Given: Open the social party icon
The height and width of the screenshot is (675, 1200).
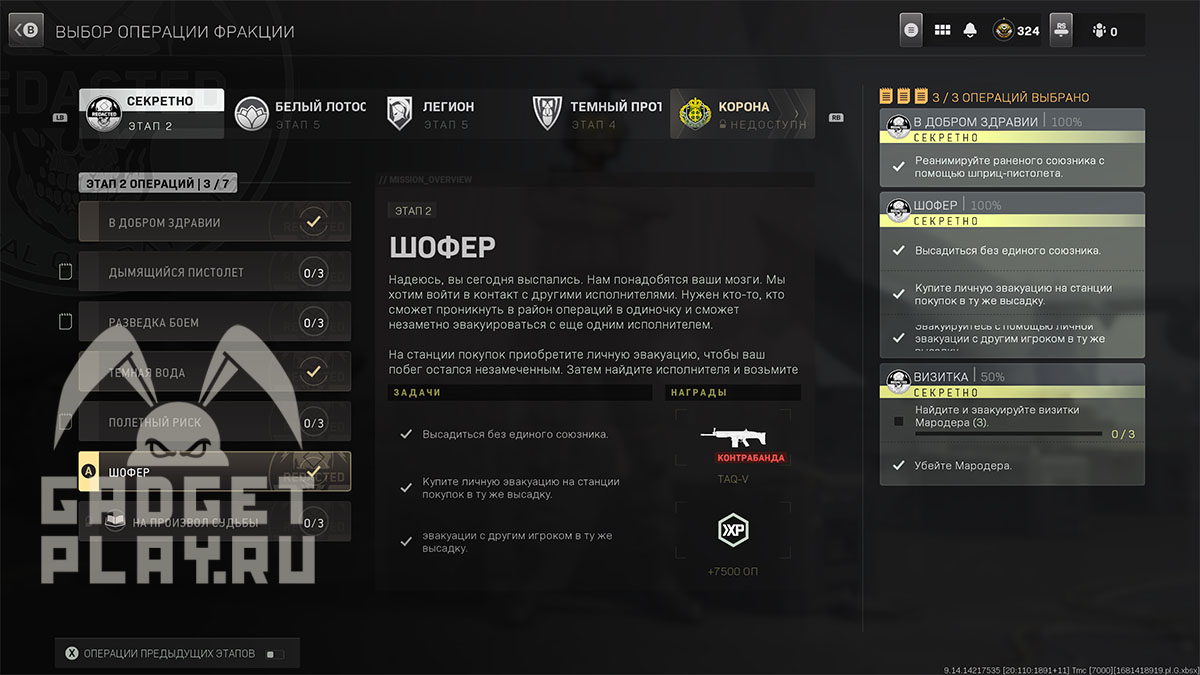Looking at the screenshot, I should (1104, 30).
